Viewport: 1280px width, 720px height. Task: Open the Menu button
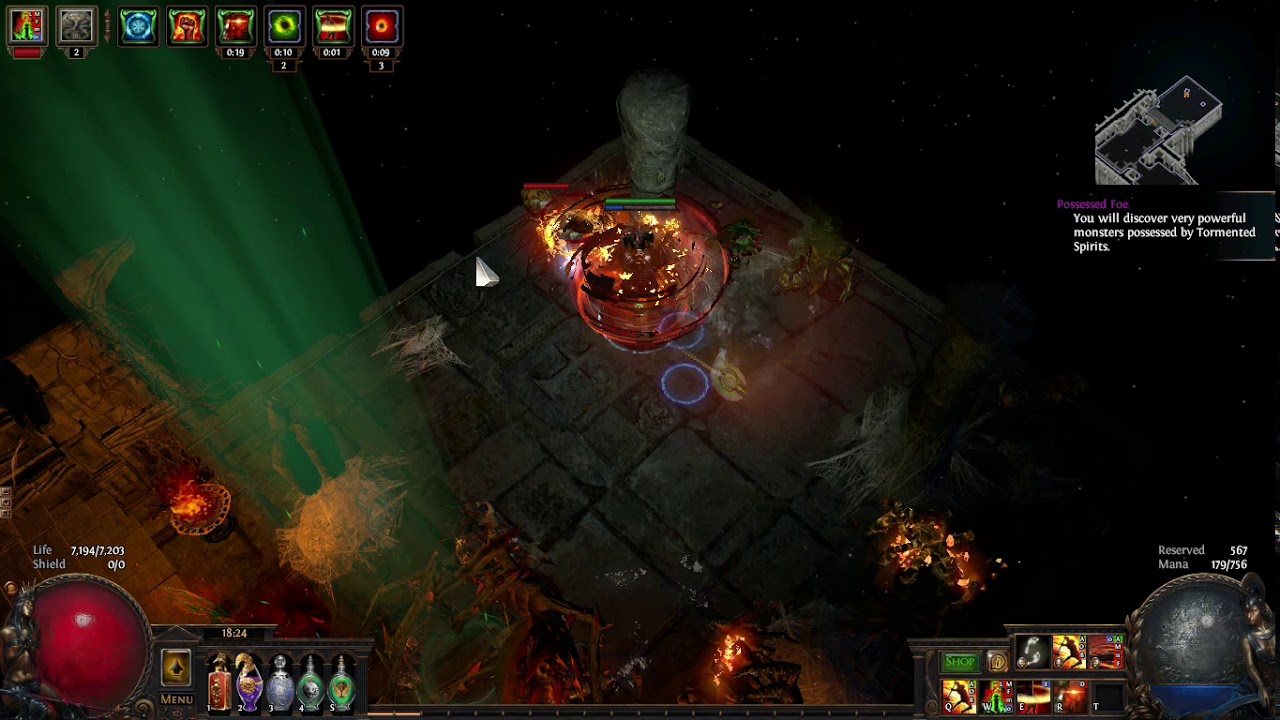point(177,699)
